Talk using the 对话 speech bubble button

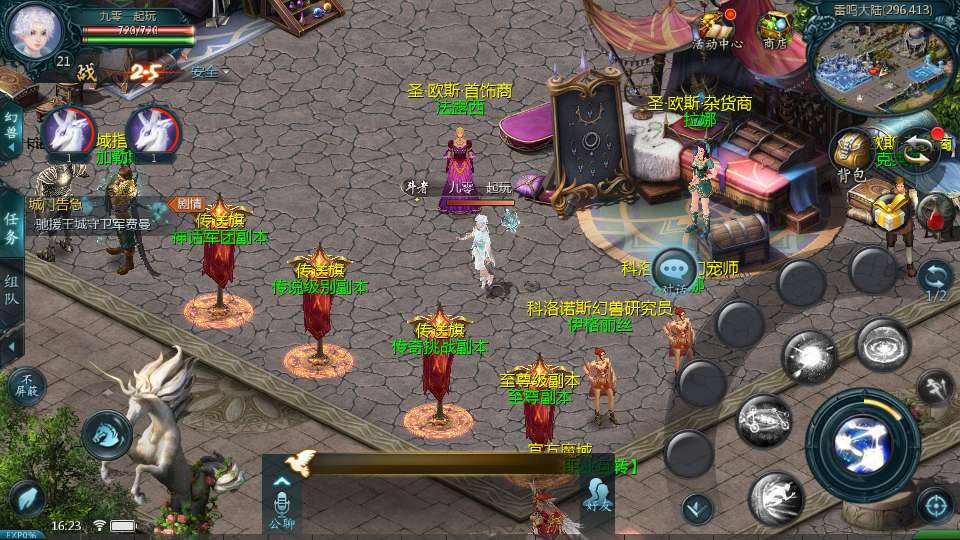point(675,270)
